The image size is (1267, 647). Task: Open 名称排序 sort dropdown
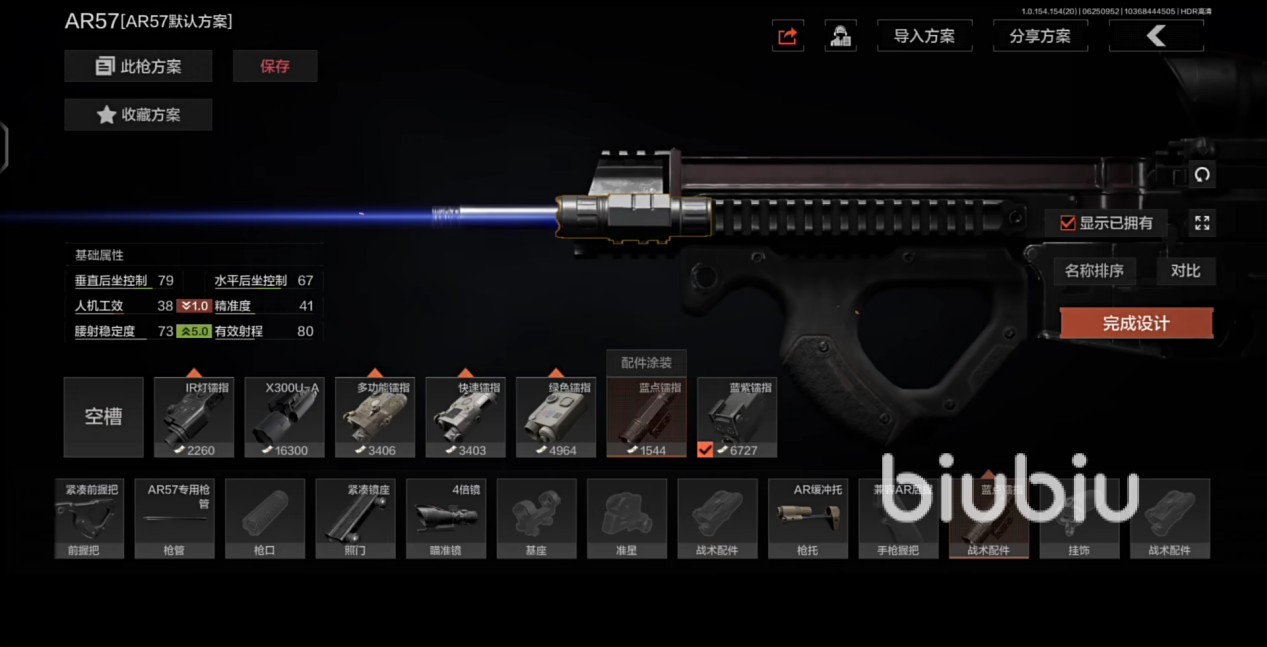[1094, 271]
